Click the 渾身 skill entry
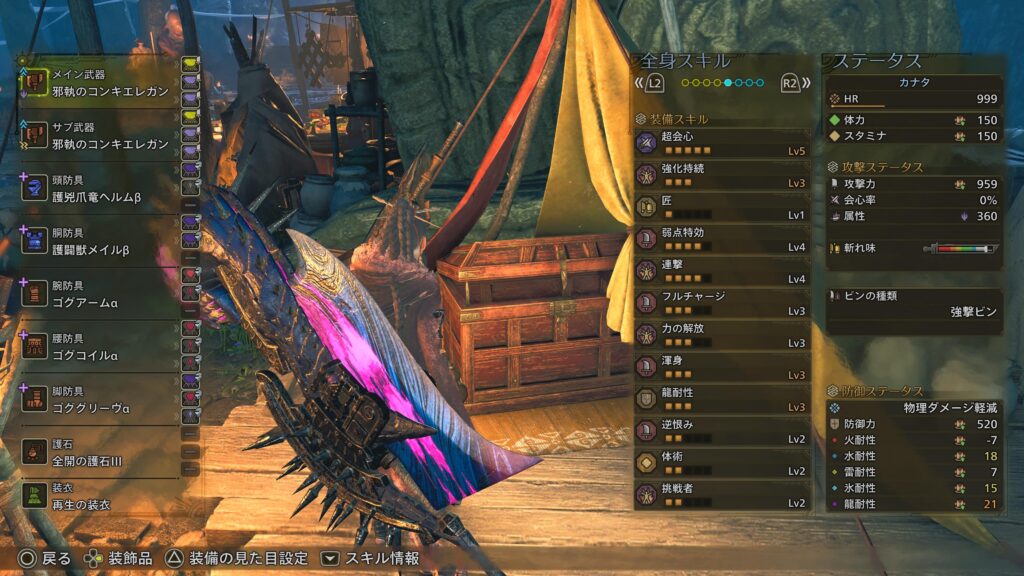This screenshot has width=1024, height=576. (721, 368)
